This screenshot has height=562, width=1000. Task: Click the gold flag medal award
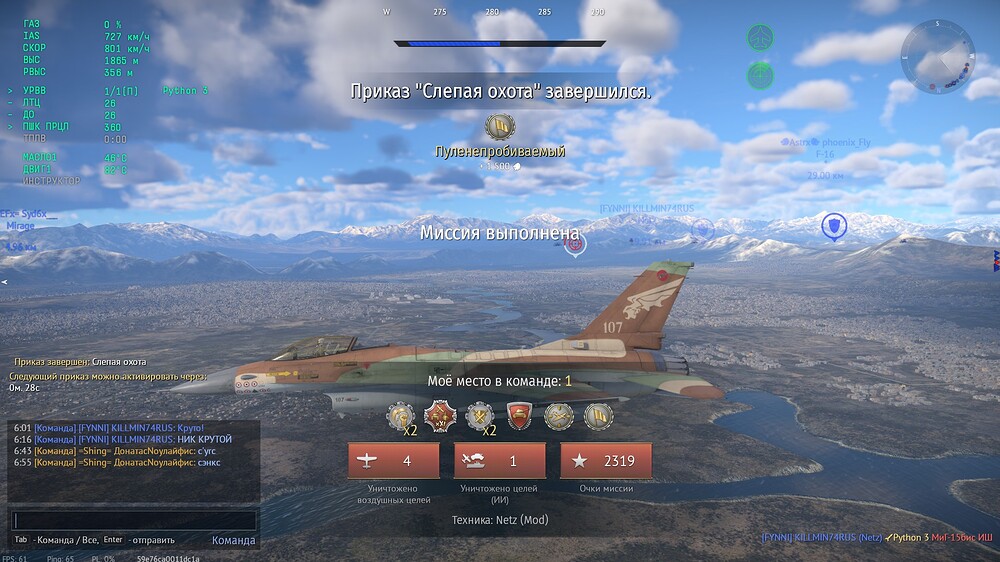[598, 415]
